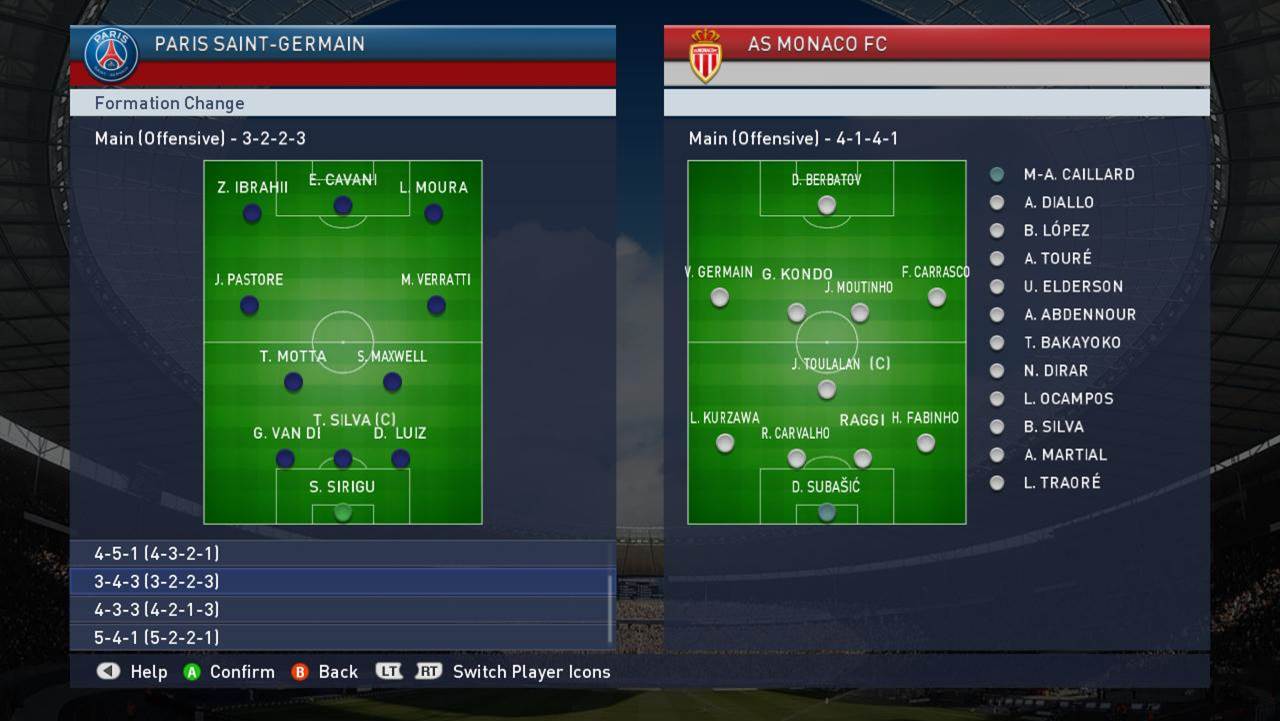Pick J. Toulalan, Monaco's captain
The height and width of the screenshot is (721, 1280).
[826, 389]
